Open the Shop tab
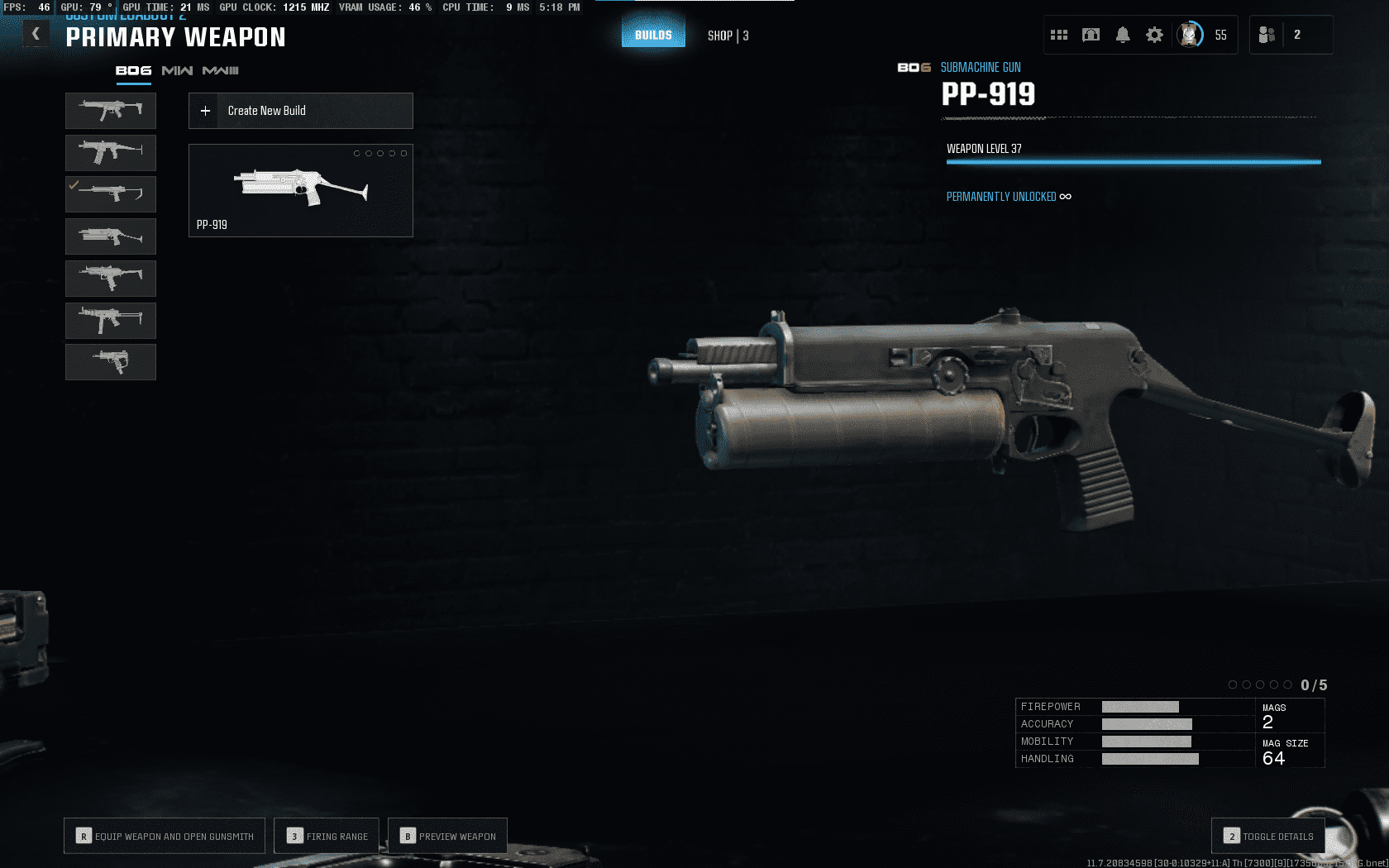The width and height of the screenshot is (1389, 868). pyautogui.click(x=728, y=36)
